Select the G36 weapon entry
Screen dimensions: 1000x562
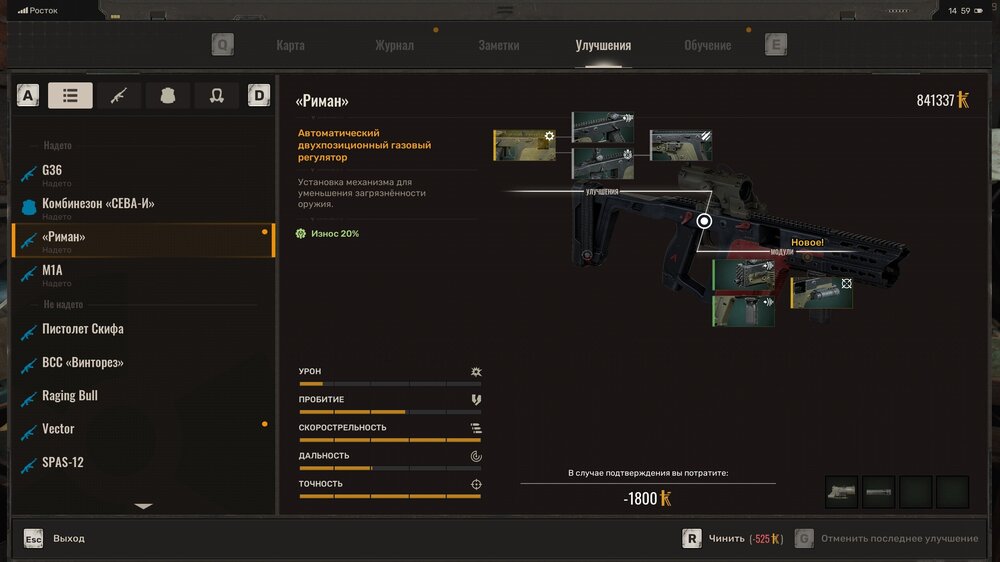[52, 171]
